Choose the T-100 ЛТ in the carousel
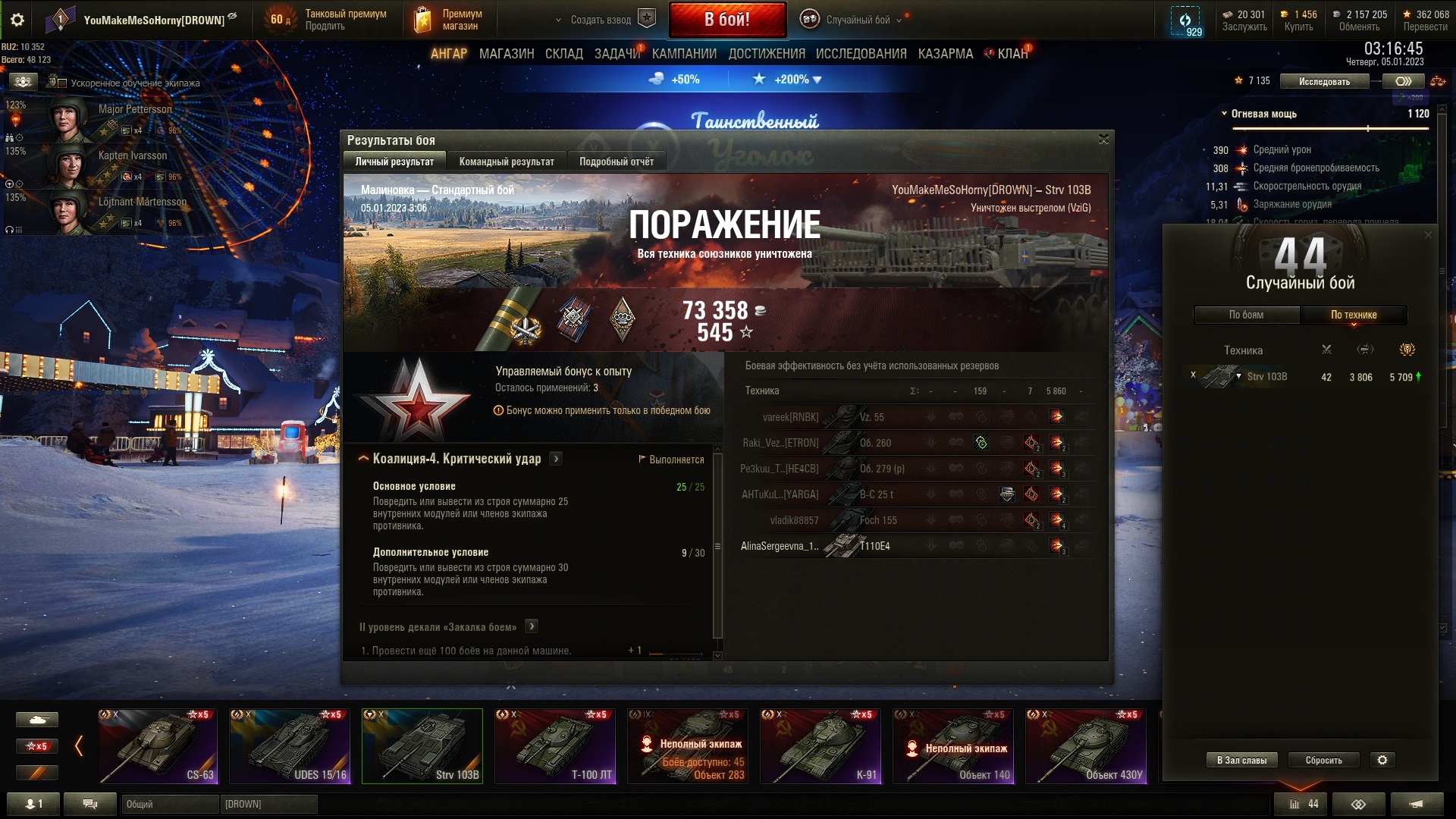This screenshot has width=1456, height=819. coord(555,746)
